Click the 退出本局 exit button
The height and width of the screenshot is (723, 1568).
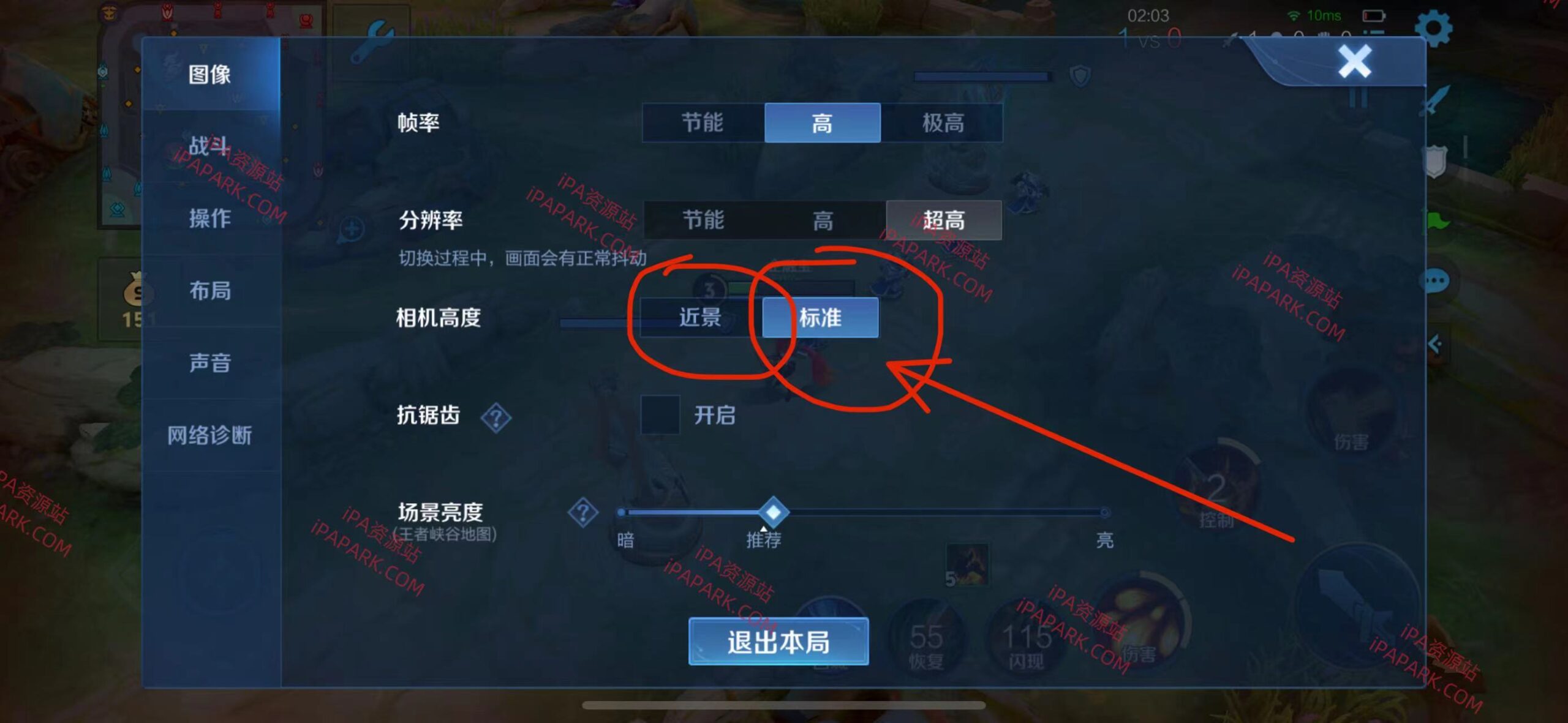point(778,642)
